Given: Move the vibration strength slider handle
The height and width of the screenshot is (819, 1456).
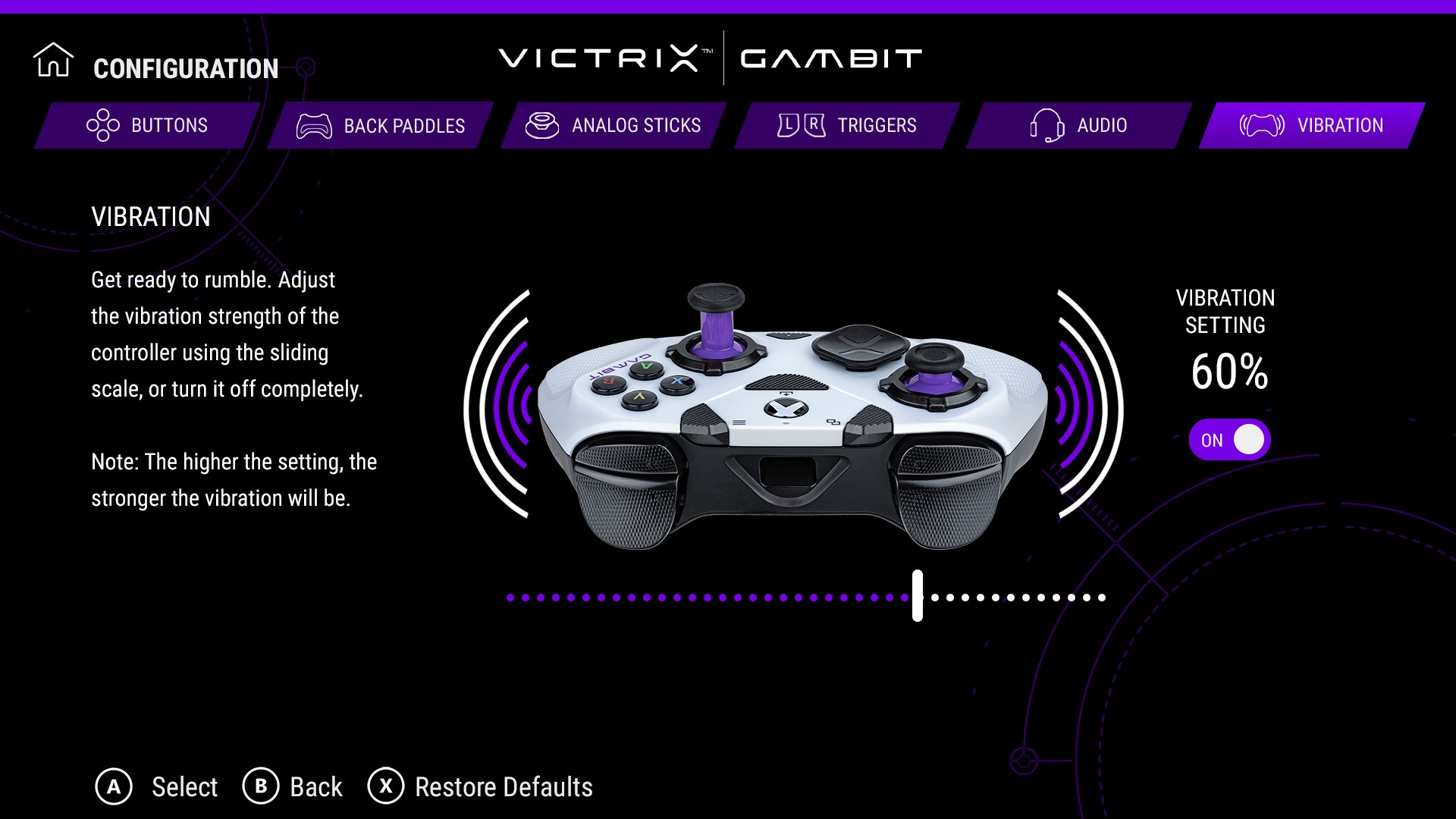Looking at the screenshot, I should coord(916,598).
